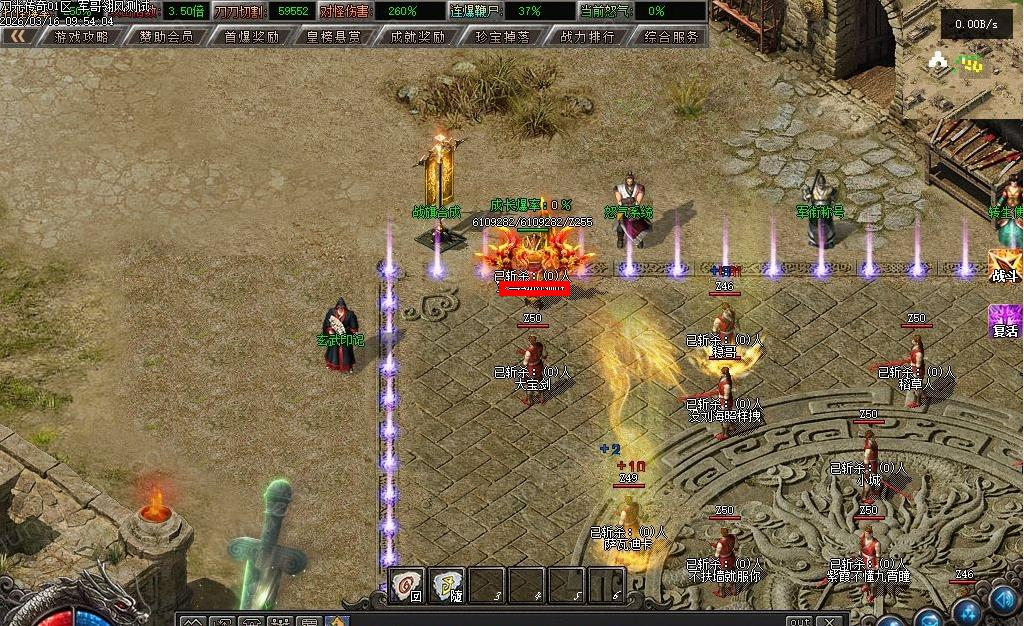Collapse the top menu bar with the arrow button
This screenshot has width=1024, height=626.
click(17, 37)
